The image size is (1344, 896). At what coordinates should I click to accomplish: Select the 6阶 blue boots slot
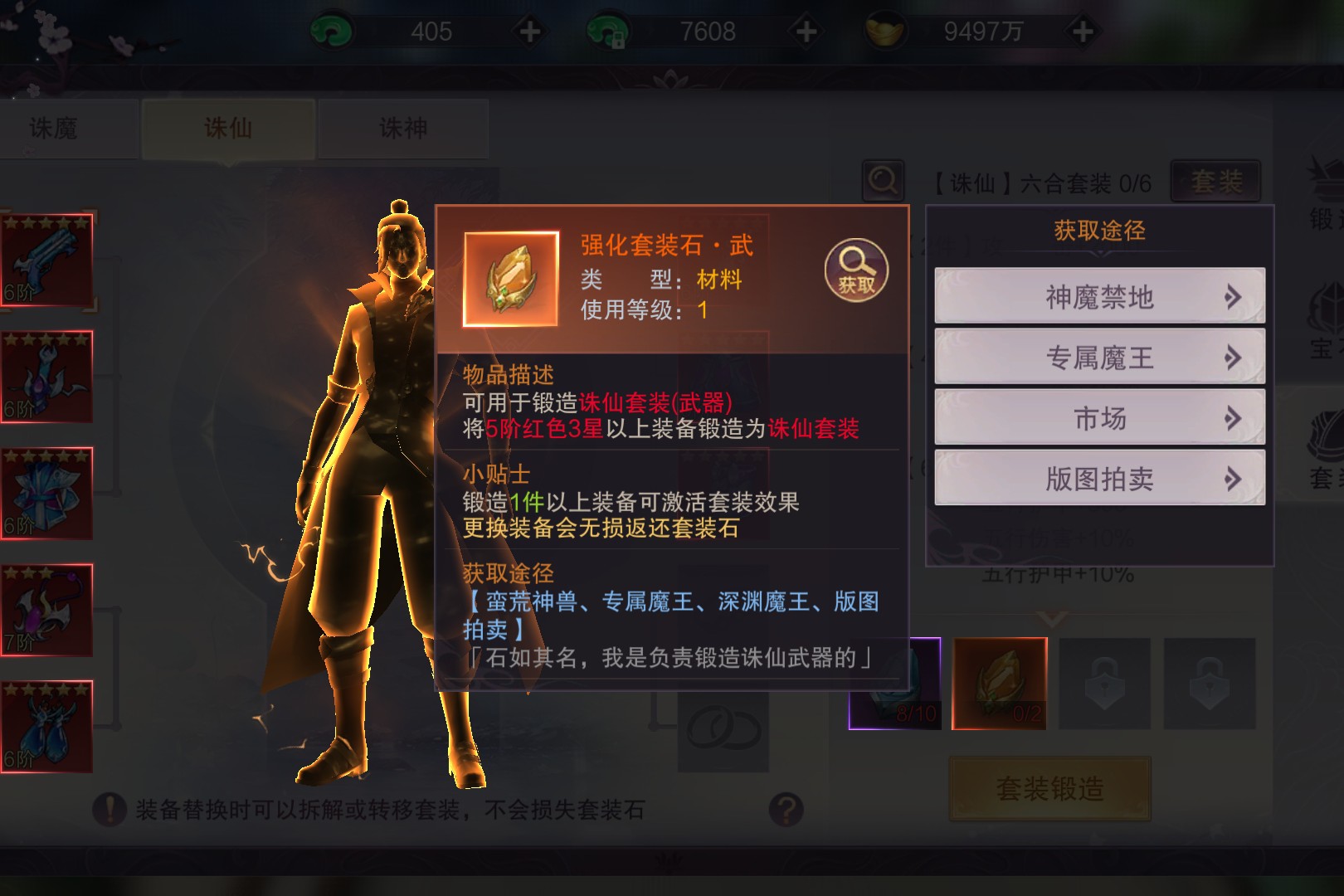pyautogui.click(x=46, y=727)
